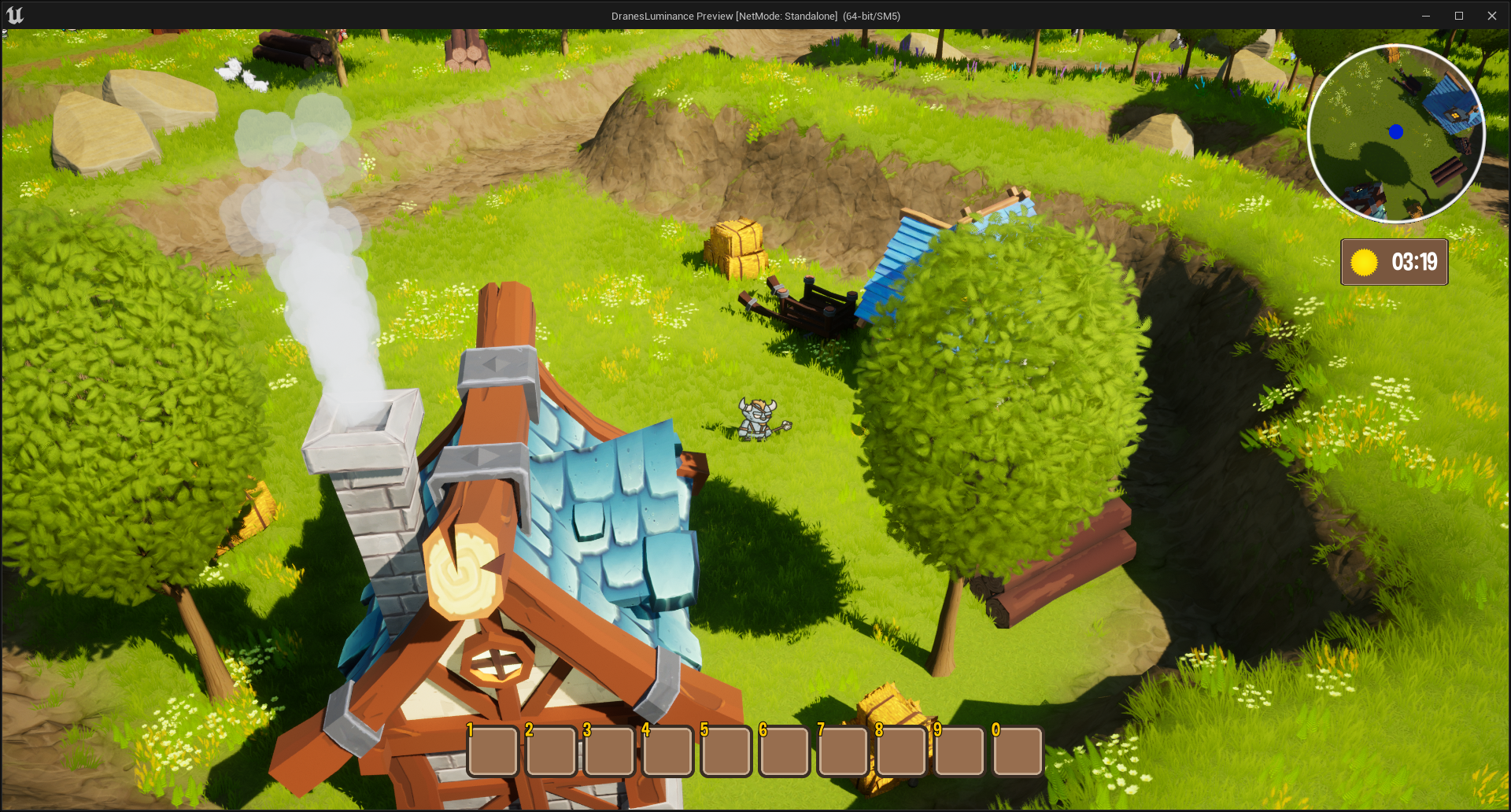Screen dimensions: 1511x812
Task: Select hotbar slot labeled 0
Action: [x=1018, y=751]
